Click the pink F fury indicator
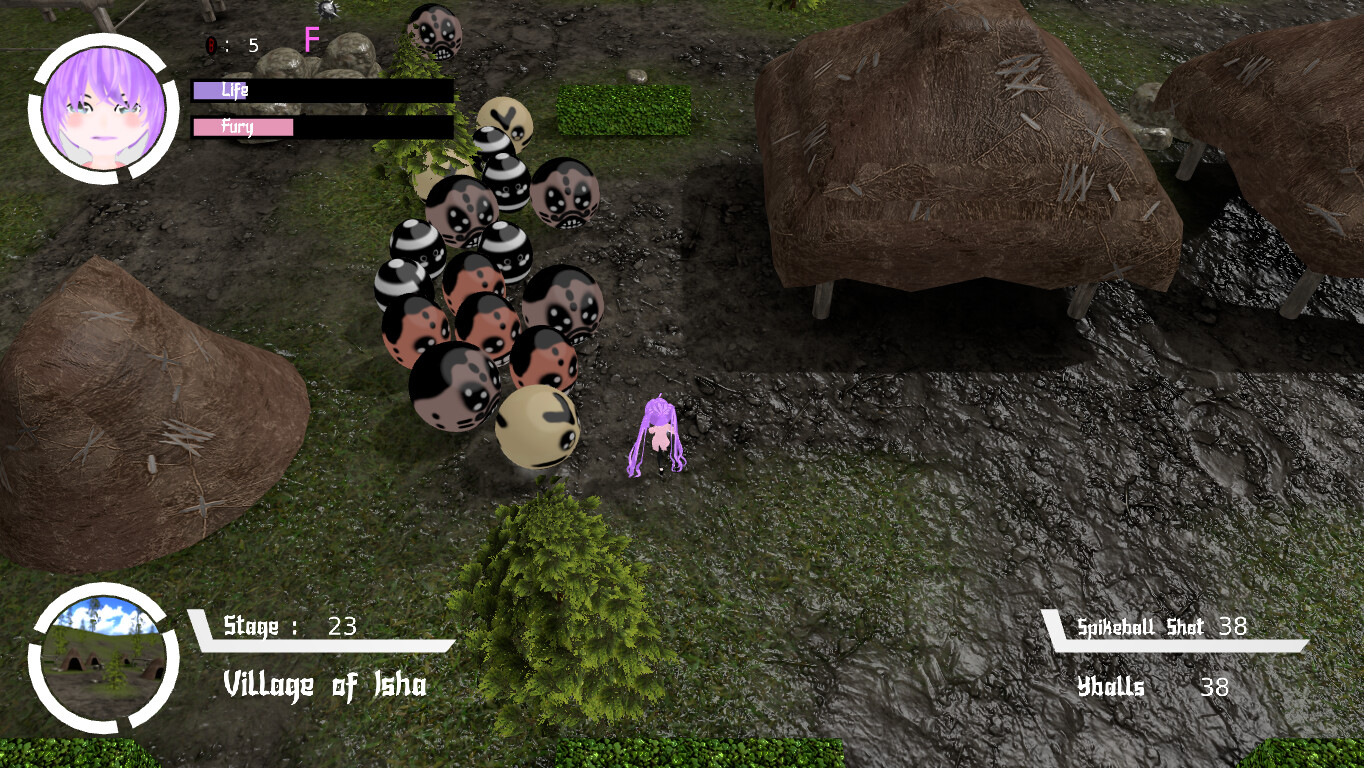The image size is (1364, 768). point(311,40)
